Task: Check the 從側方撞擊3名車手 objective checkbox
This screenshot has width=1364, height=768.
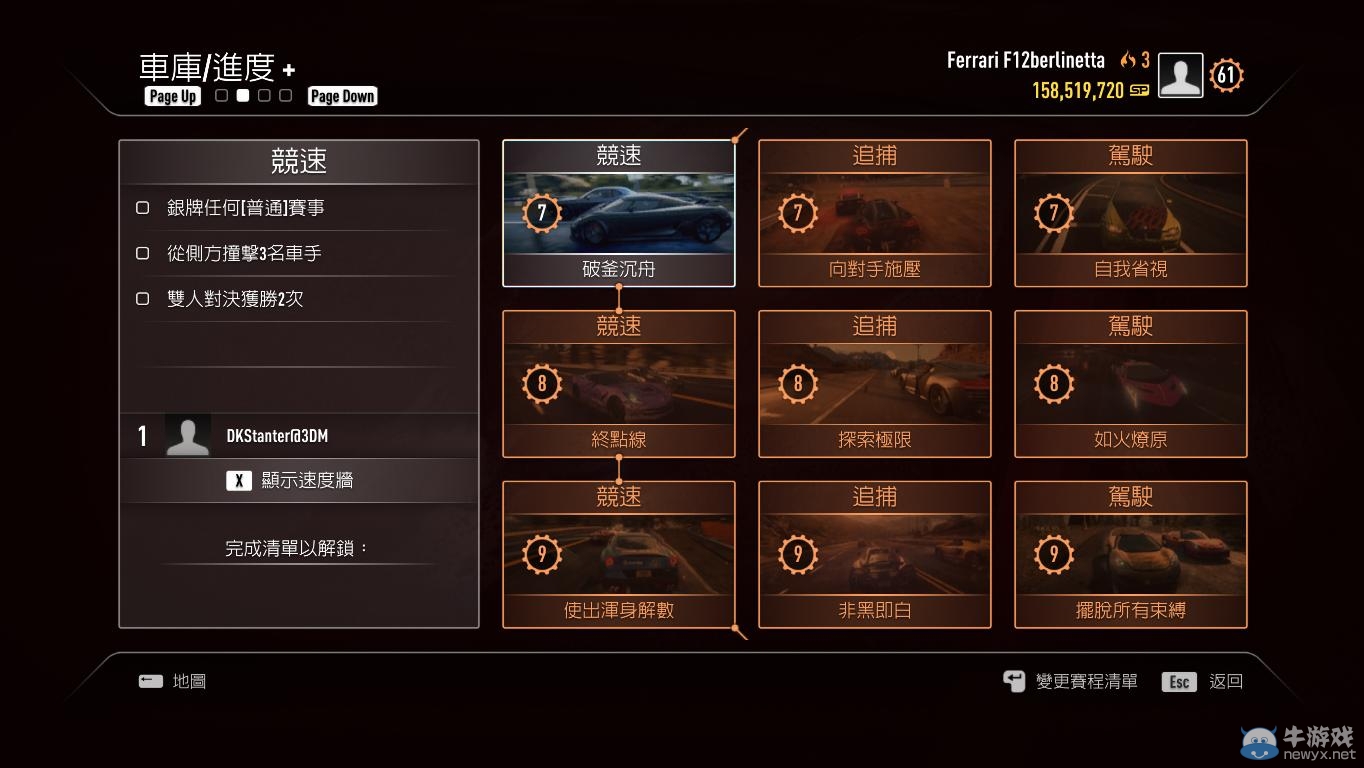Action: click(142, 253)
